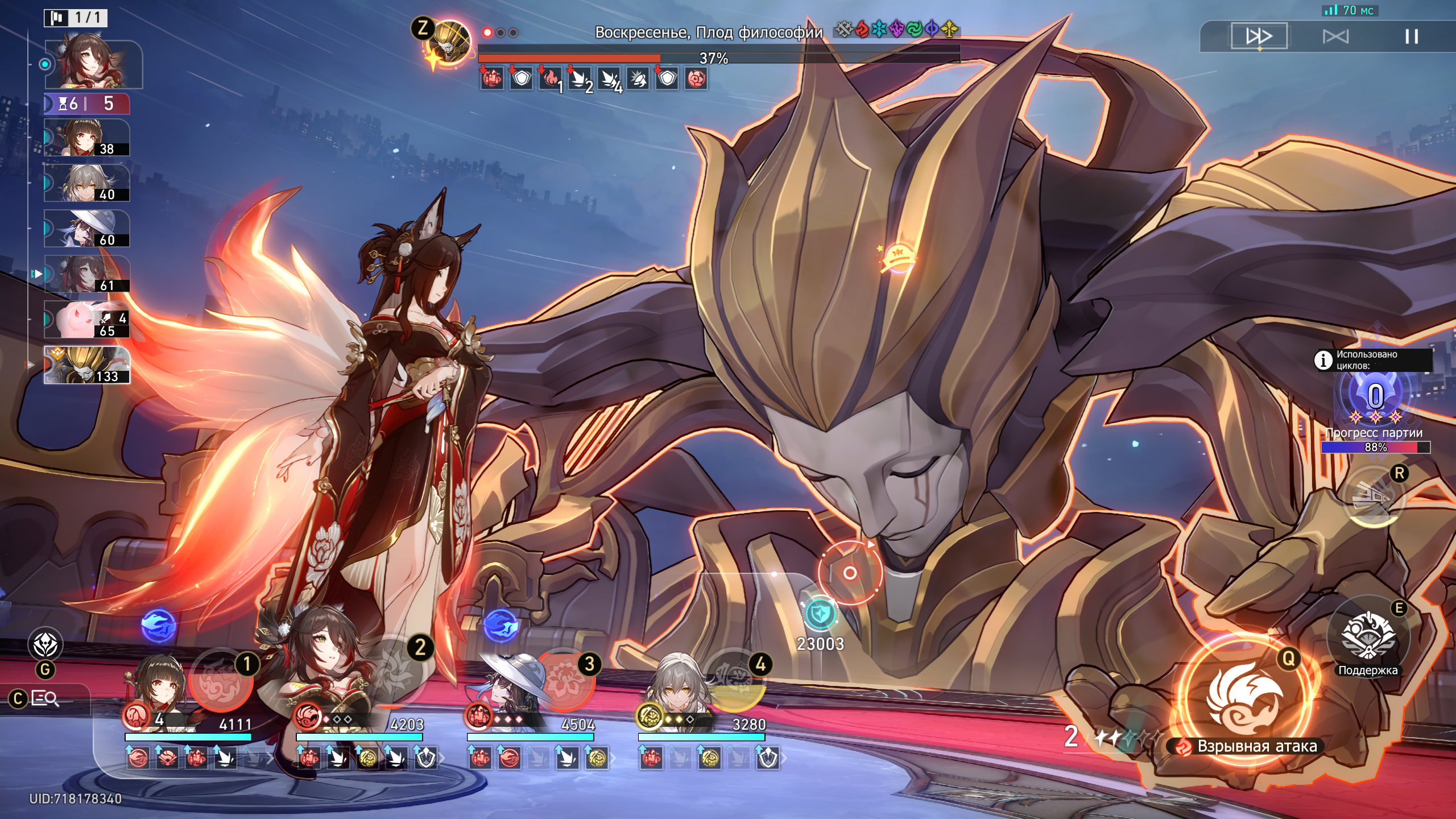Screen dimensions: 1456x819
Task: Select the white-hat character's turn portrait
Action: [x=87, y=229]
